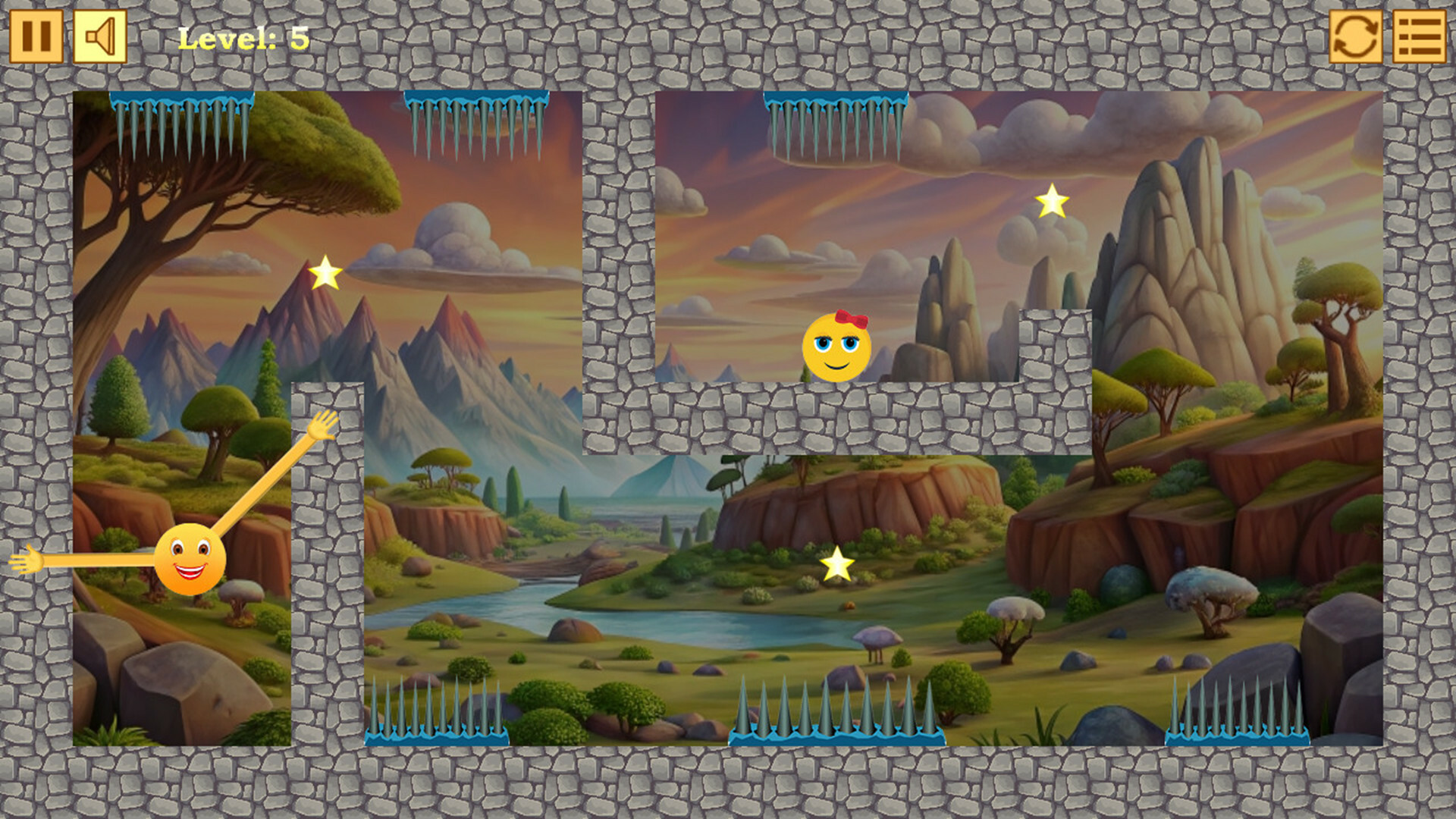Toggle pause on the gameplay
1456x819 pixels.
click(36, 36)
